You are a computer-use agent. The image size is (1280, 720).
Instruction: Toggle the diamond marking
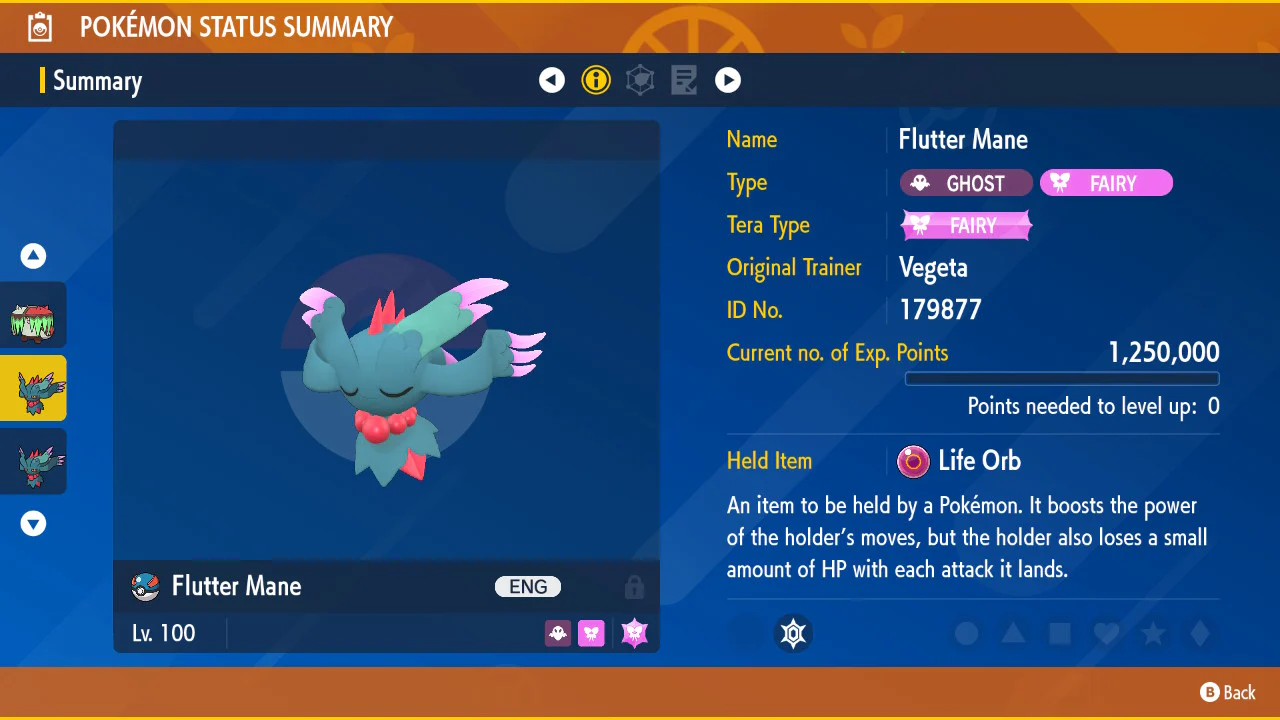click(1200, 633)
